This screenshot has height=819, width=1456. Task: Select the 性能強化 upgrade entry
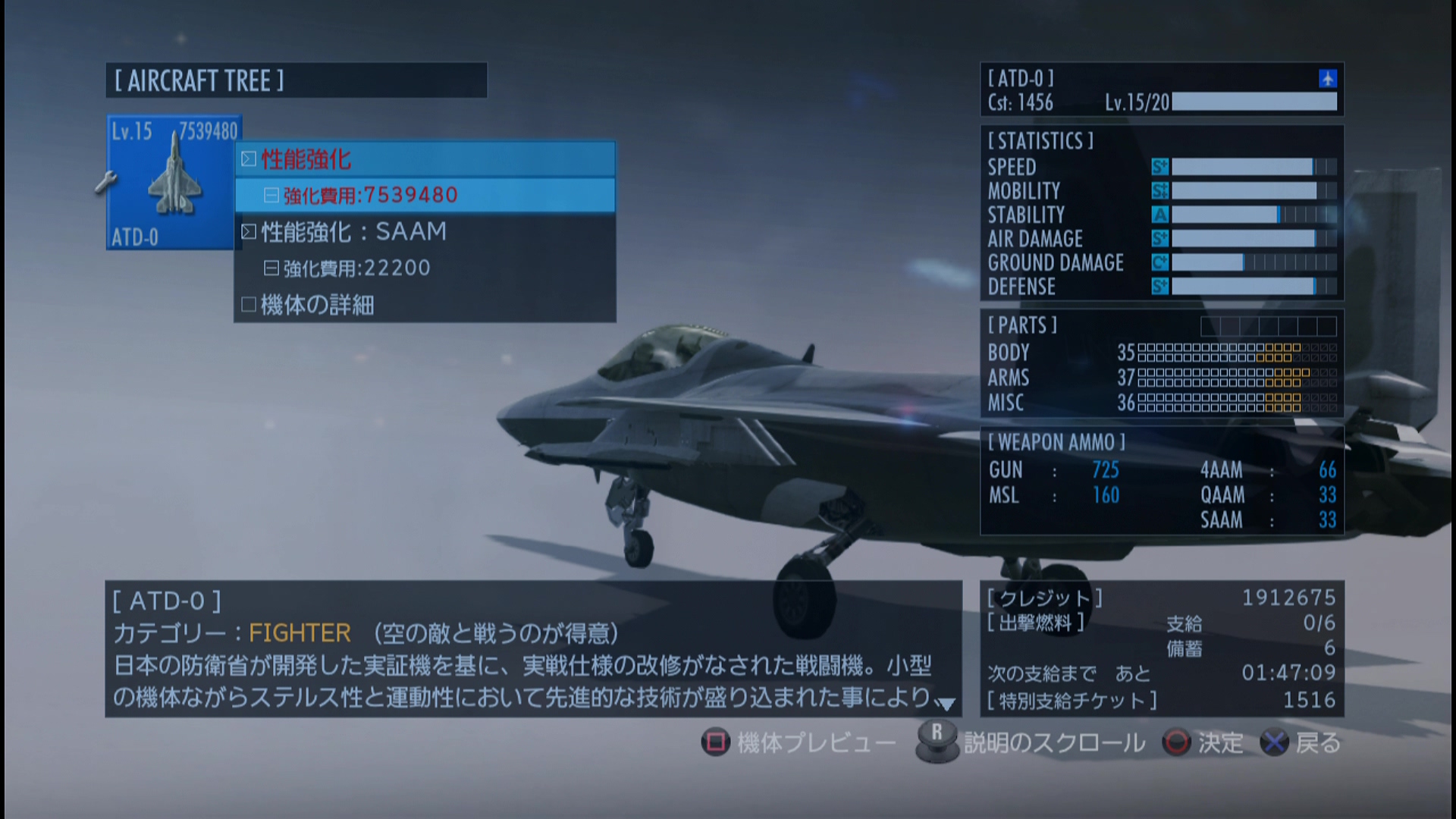(425, 159)
